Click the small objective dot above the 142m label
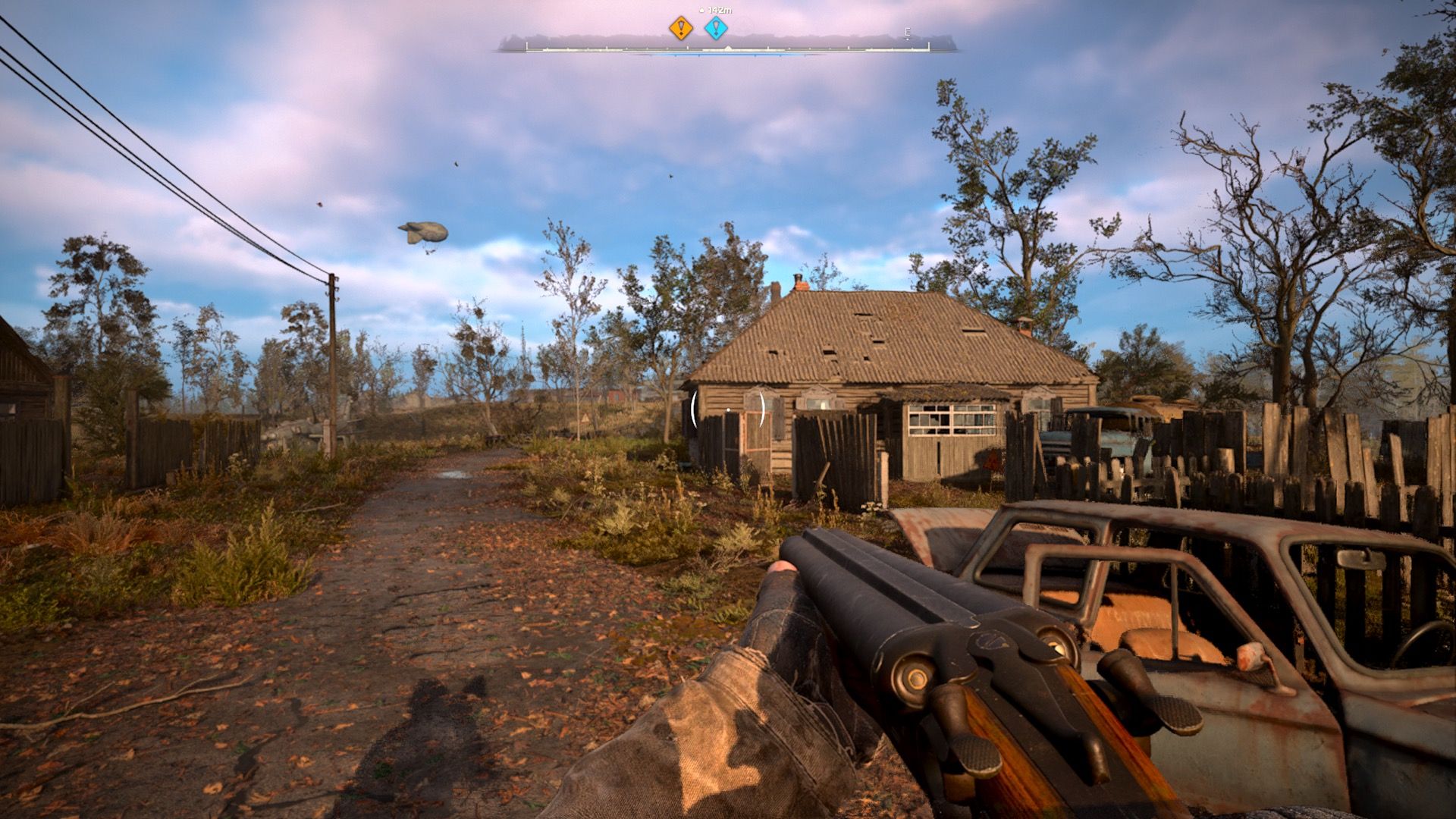The height and width of the screenshot is (819, 1456). (x=701, y=10)
